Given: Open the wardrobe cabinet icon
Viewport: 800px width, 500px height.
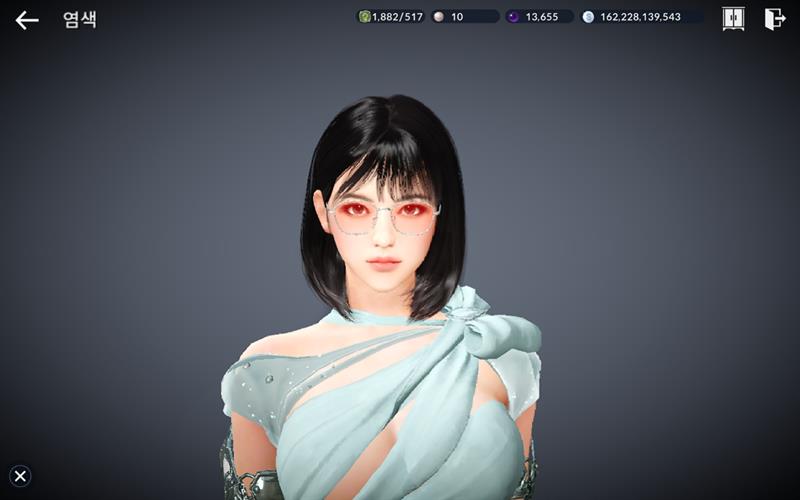Looking at the screenshot, I should [x=733, y=18].
